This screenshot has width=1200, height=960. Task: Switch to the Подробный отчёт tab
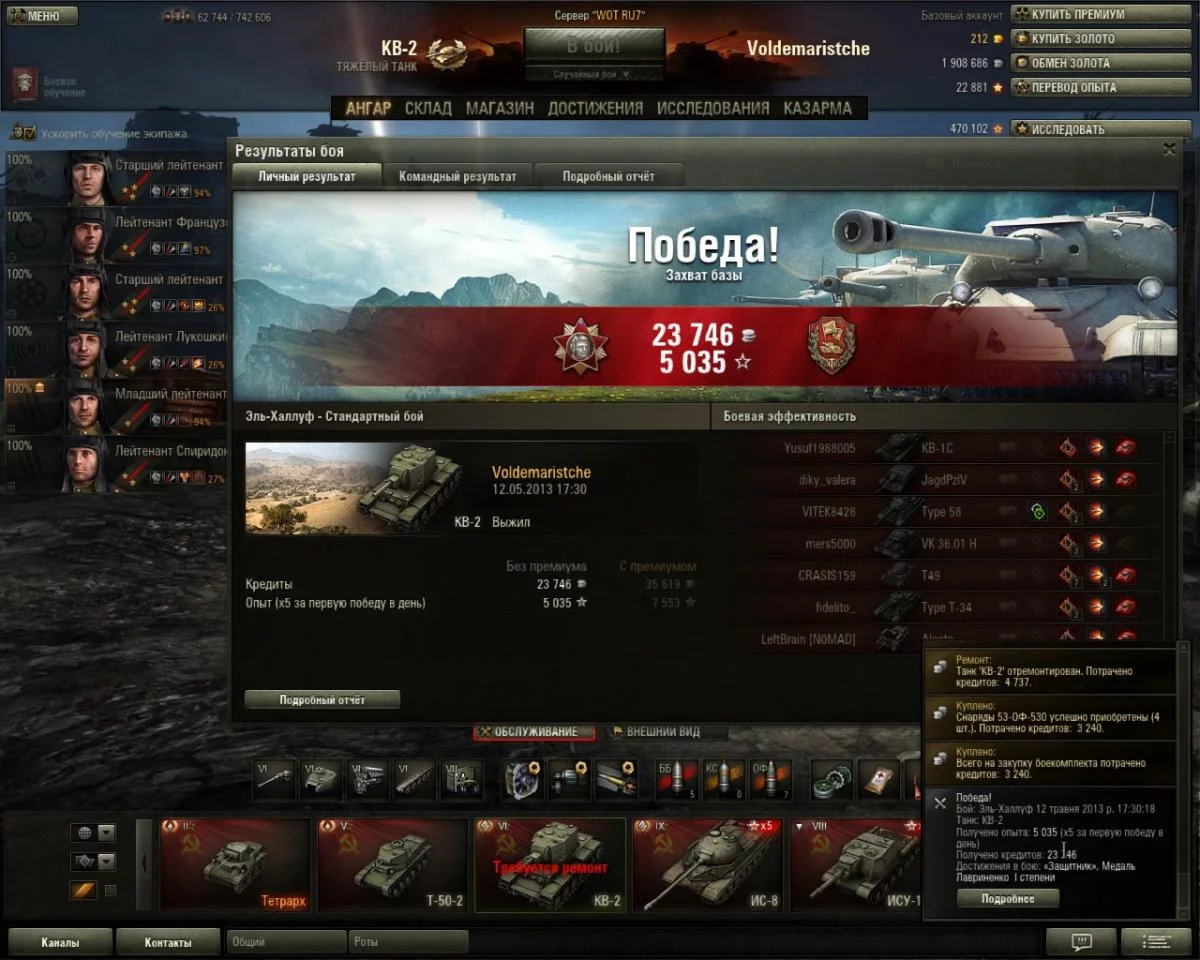608,176
